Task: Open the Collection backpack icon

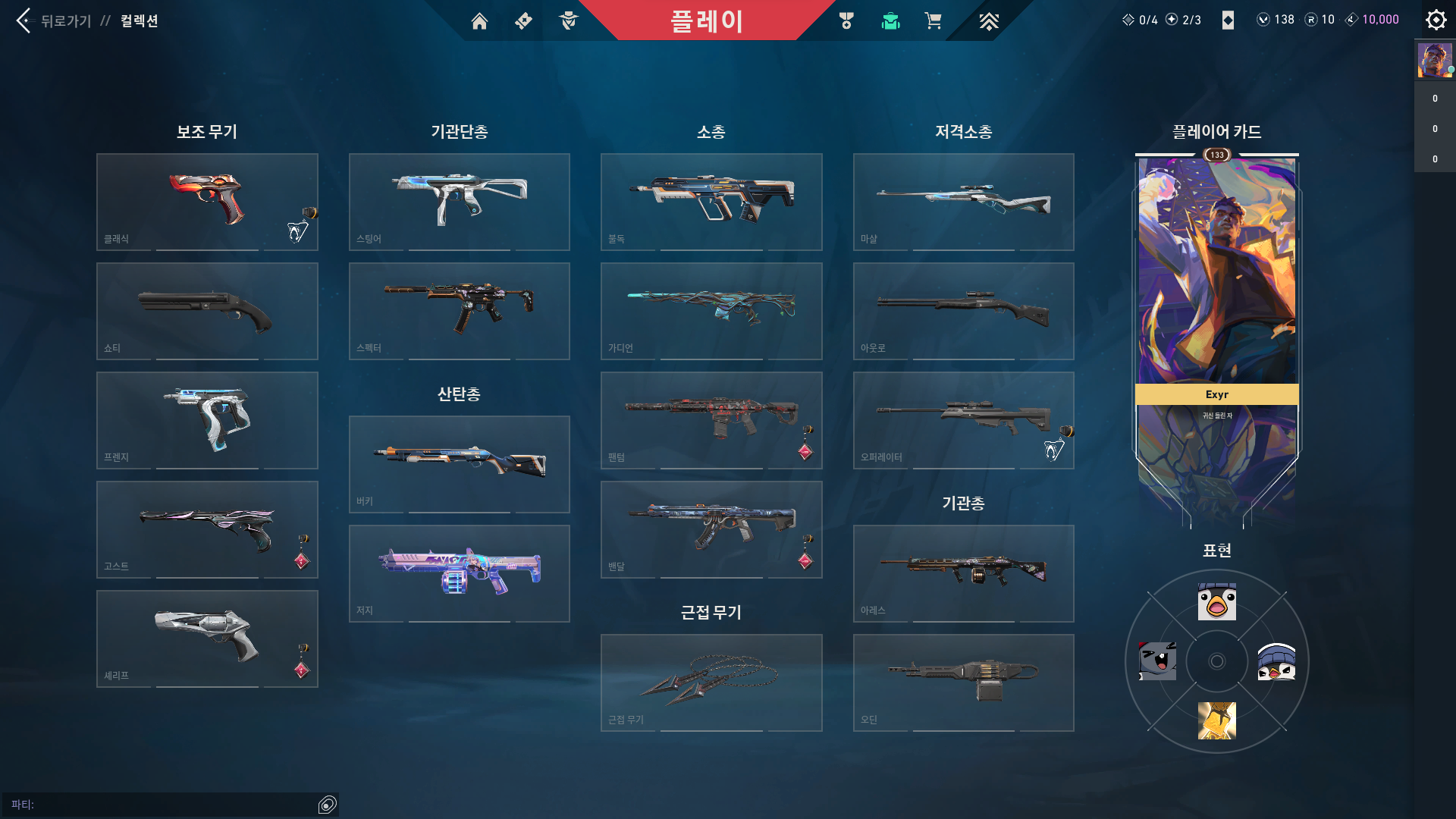Action: pos(890,21)
